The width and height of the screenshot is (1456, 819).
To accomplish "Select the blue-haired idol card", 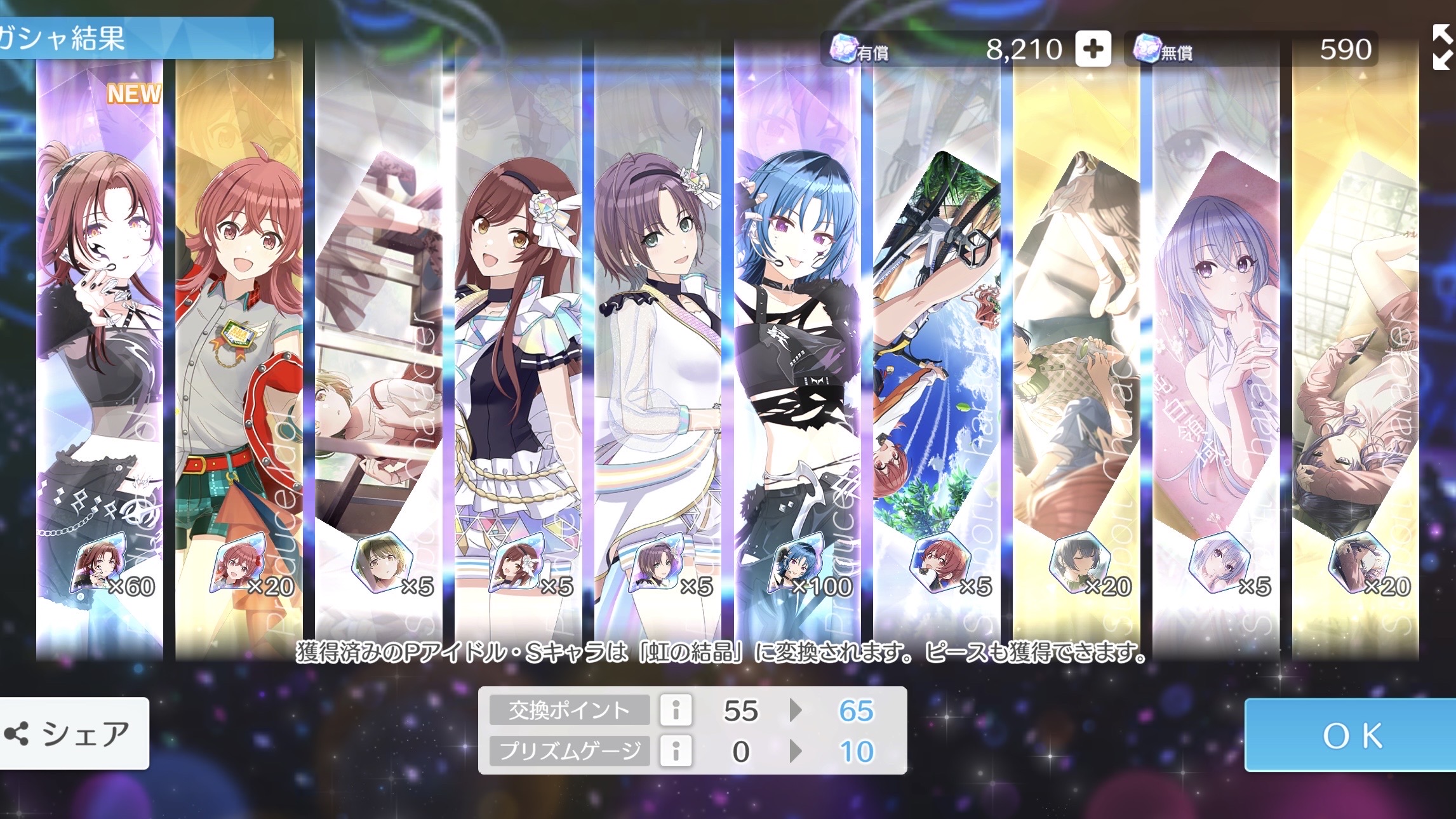I will [797, 349].
